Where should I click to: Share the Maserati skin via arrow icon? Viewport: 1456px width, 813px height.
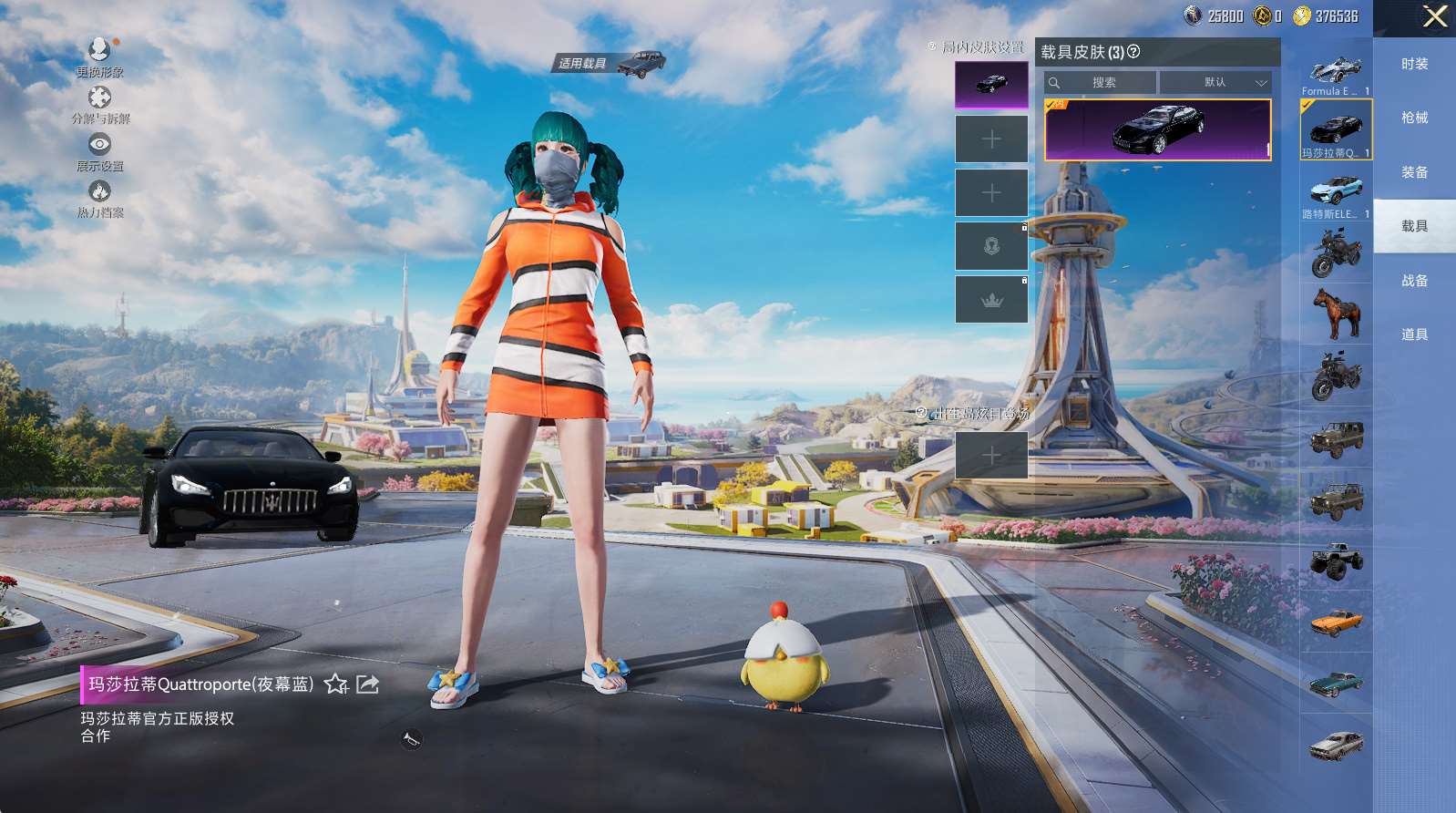367,684
